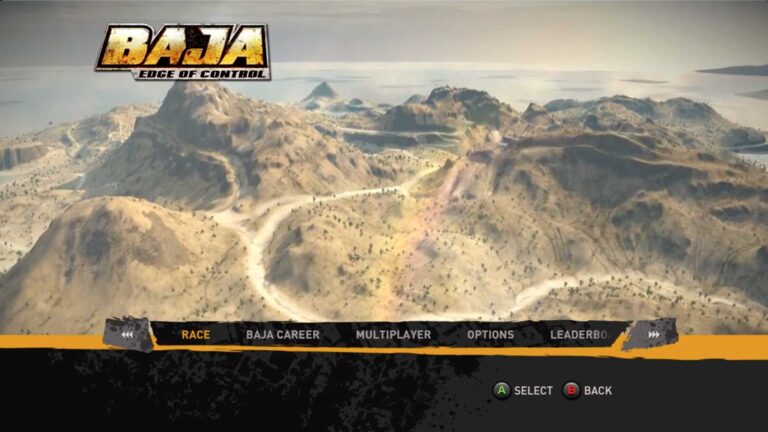
Task: Open the Baja Career mode
Action: tap(283, 335)
